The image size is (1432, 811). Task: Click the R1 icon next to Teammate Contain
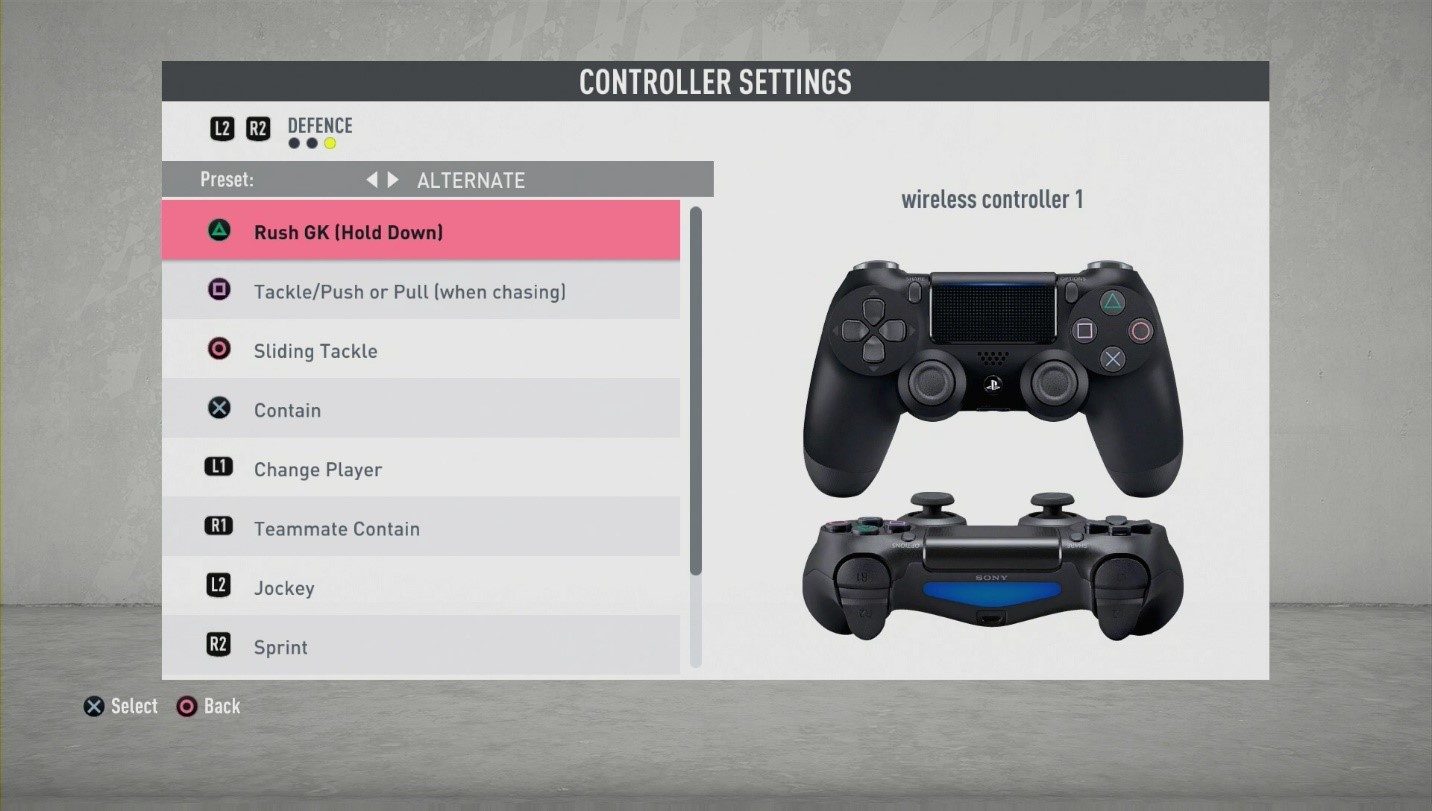[219, 527]
